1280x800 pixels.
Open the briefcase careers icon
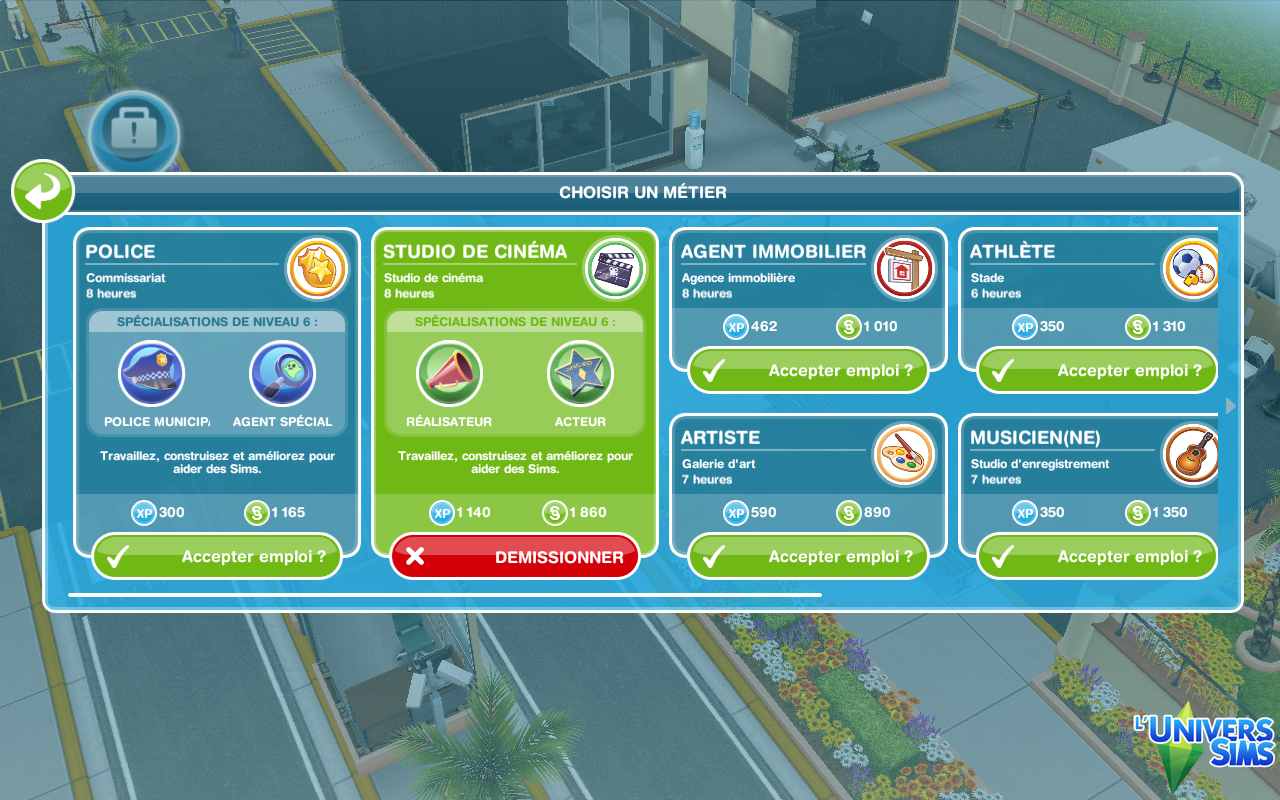pyautogui.click(x=134, y=134)
